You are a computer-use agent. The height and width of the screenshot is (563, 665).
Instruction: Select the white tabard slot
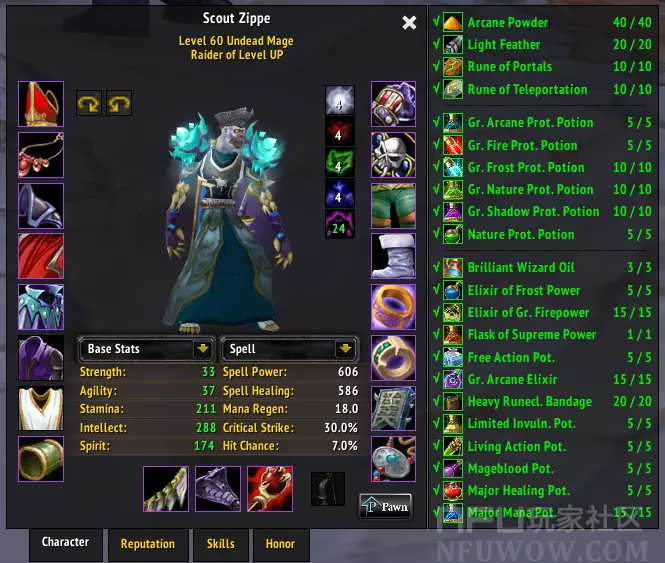point(41,407)
